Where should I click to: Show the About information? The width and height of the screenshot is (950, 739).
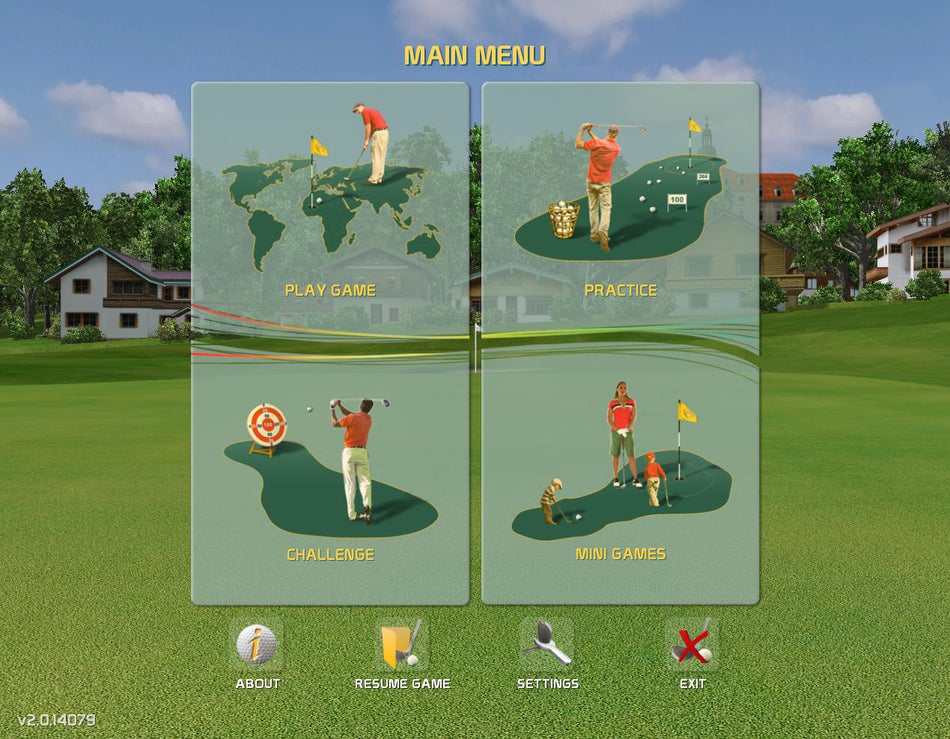tap(257, 647)
